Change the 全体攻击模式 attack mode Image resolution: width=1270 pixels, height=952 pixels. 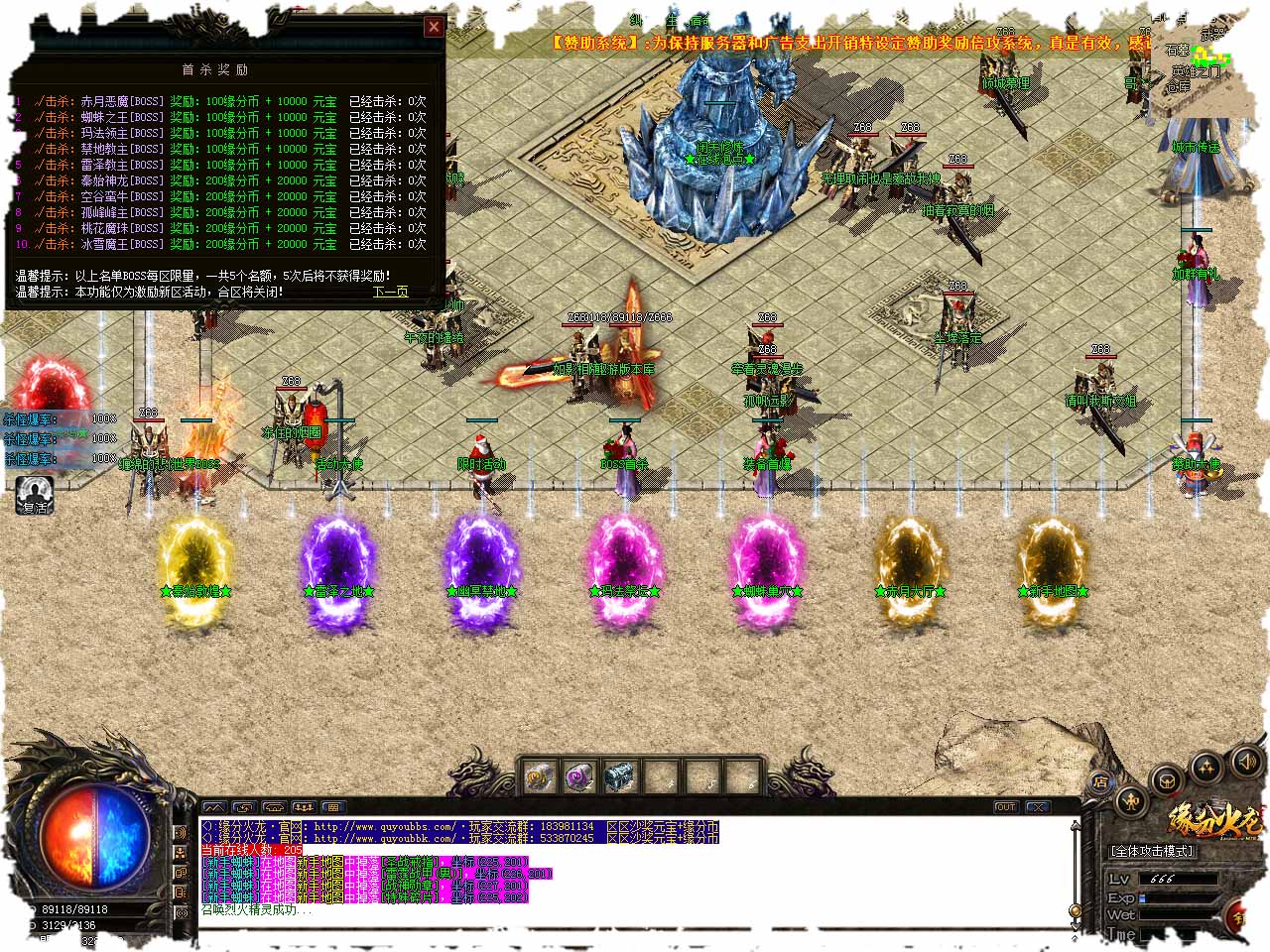pos(1153,851)
